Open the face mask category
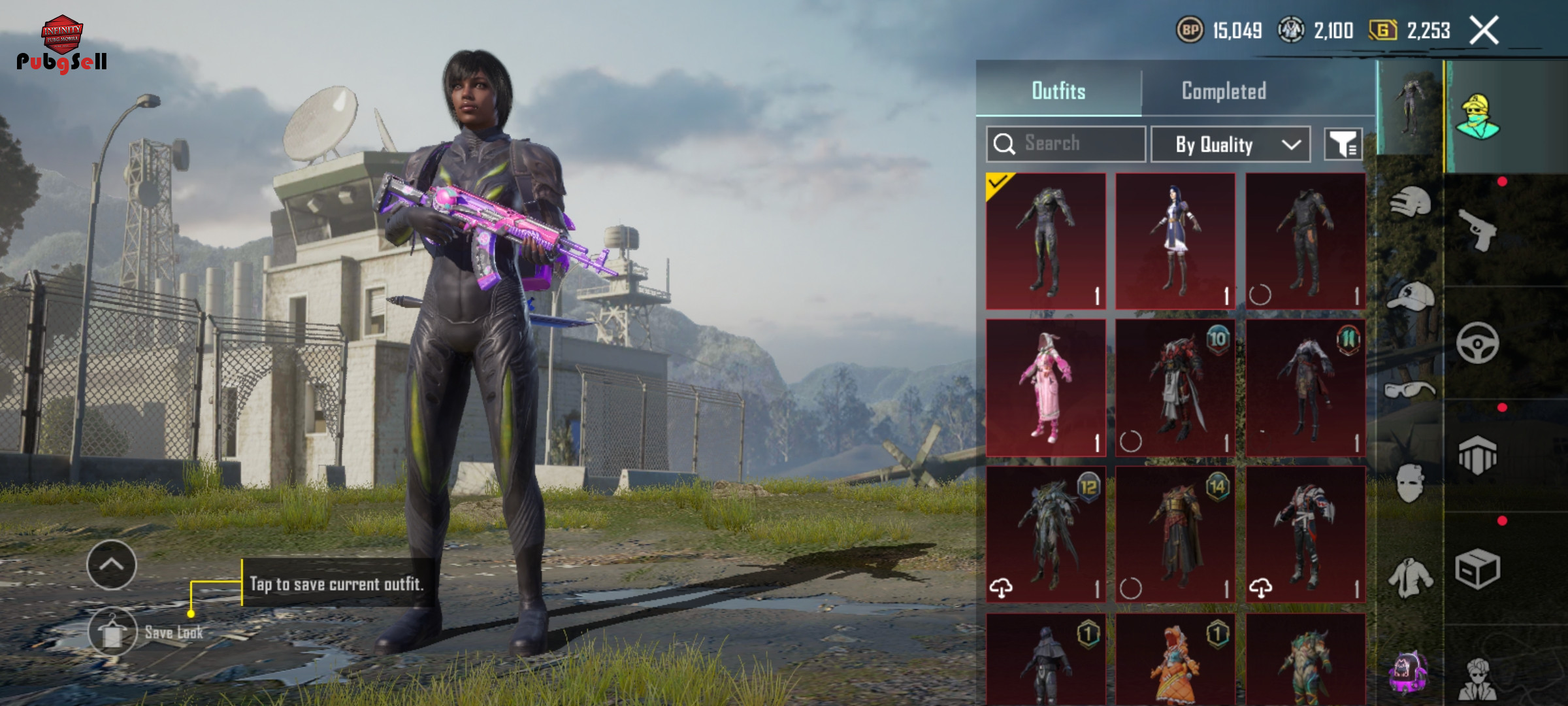The width and height of the screenshot is (1568, 706). pyautogui.click(x=1409, y=484)
